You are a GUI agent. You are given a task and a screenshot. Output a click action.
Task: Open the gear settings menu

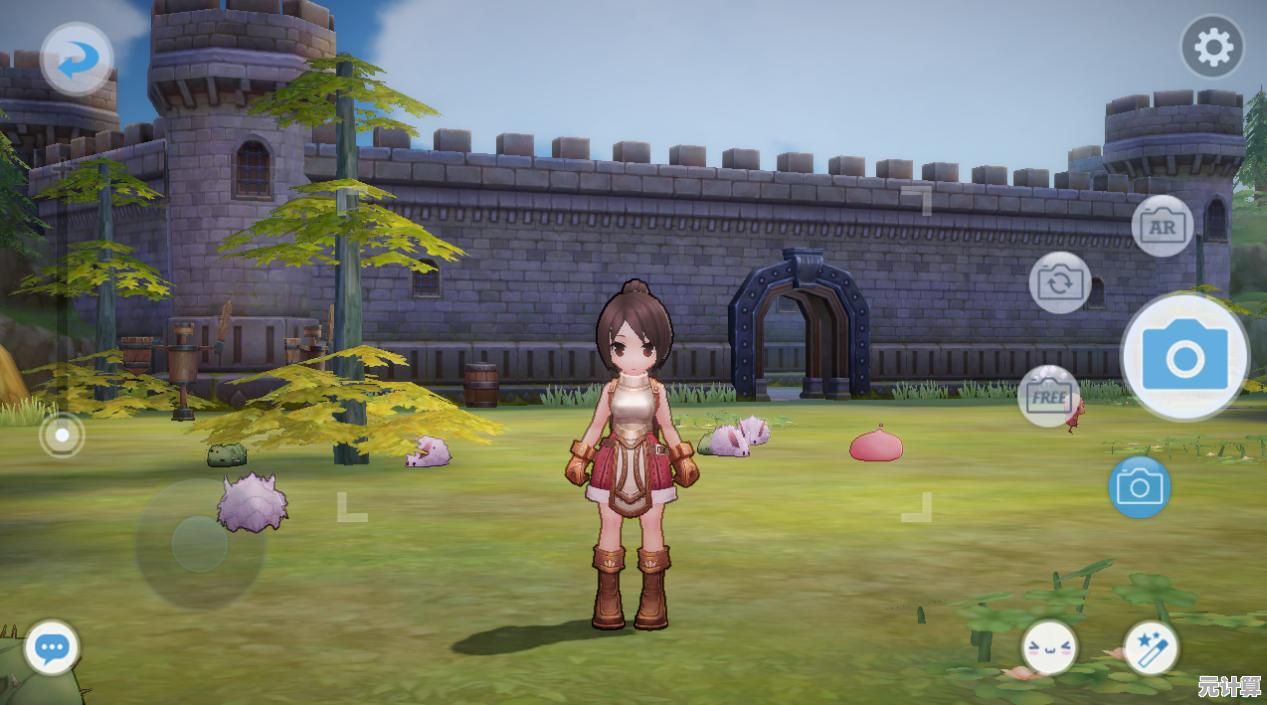[x=1212, y=47]
